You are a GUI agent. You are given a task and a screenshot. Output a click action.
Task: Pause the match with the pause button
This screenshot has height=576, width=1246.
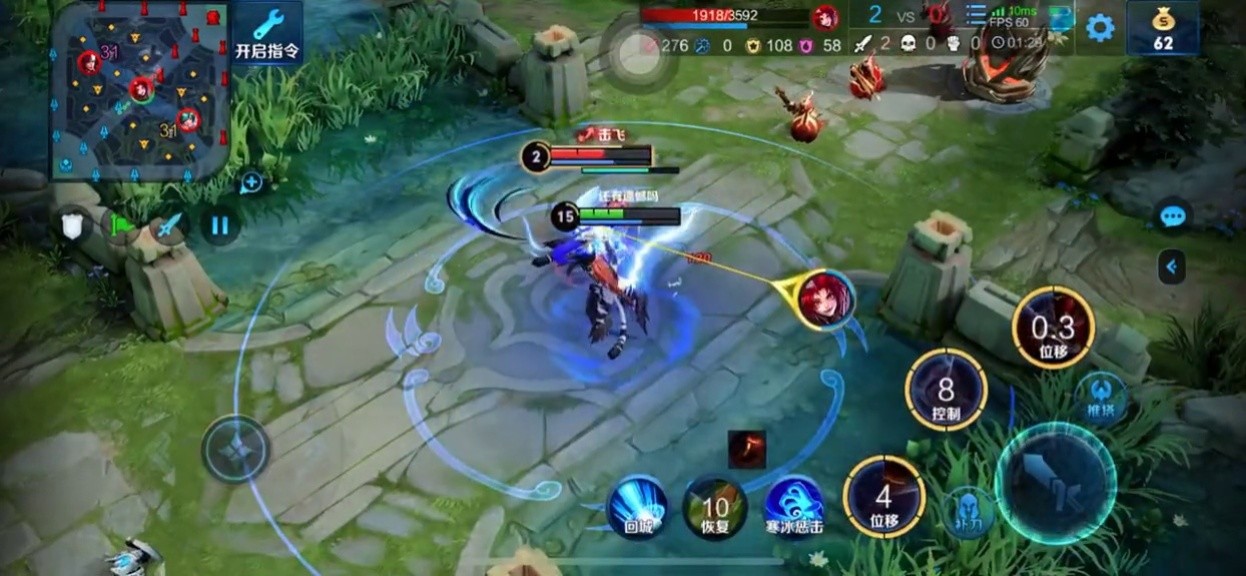220,224
